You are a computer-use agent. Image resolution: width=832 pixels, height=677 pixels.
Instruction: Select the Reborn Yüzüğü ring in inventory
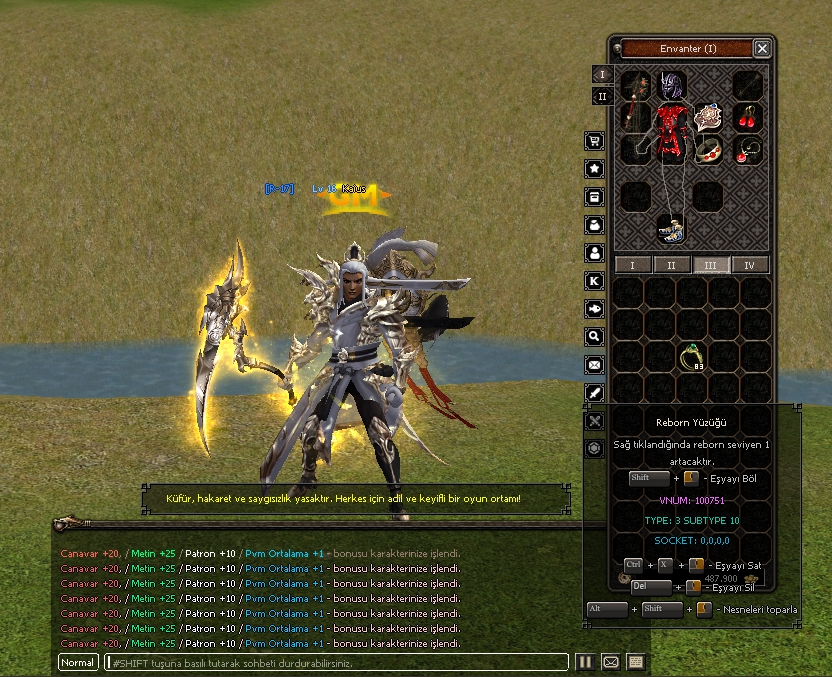pos(692,357)
